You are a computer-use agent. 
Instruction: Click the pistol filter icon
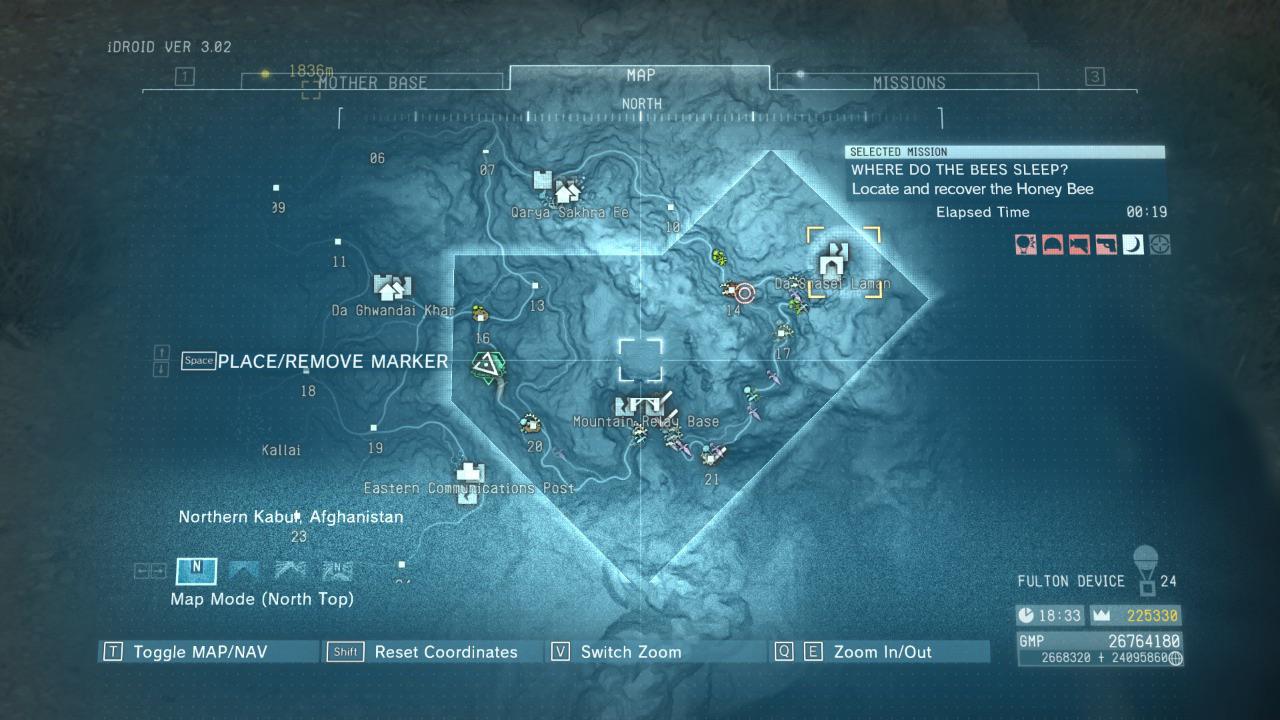(x=1106, y=245)
